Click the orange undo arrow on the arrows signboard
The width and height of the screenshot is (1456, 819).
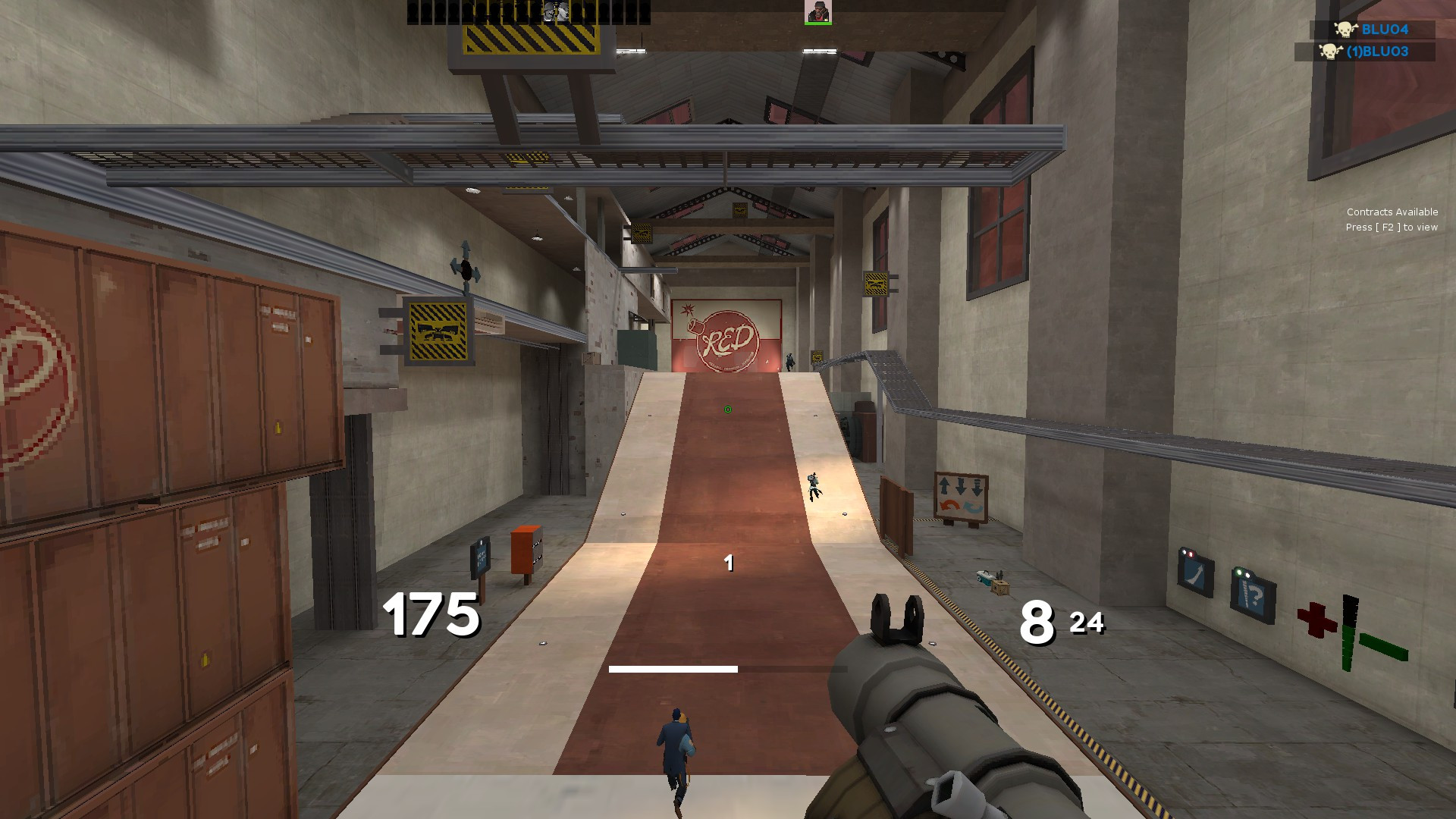[949, 505]
